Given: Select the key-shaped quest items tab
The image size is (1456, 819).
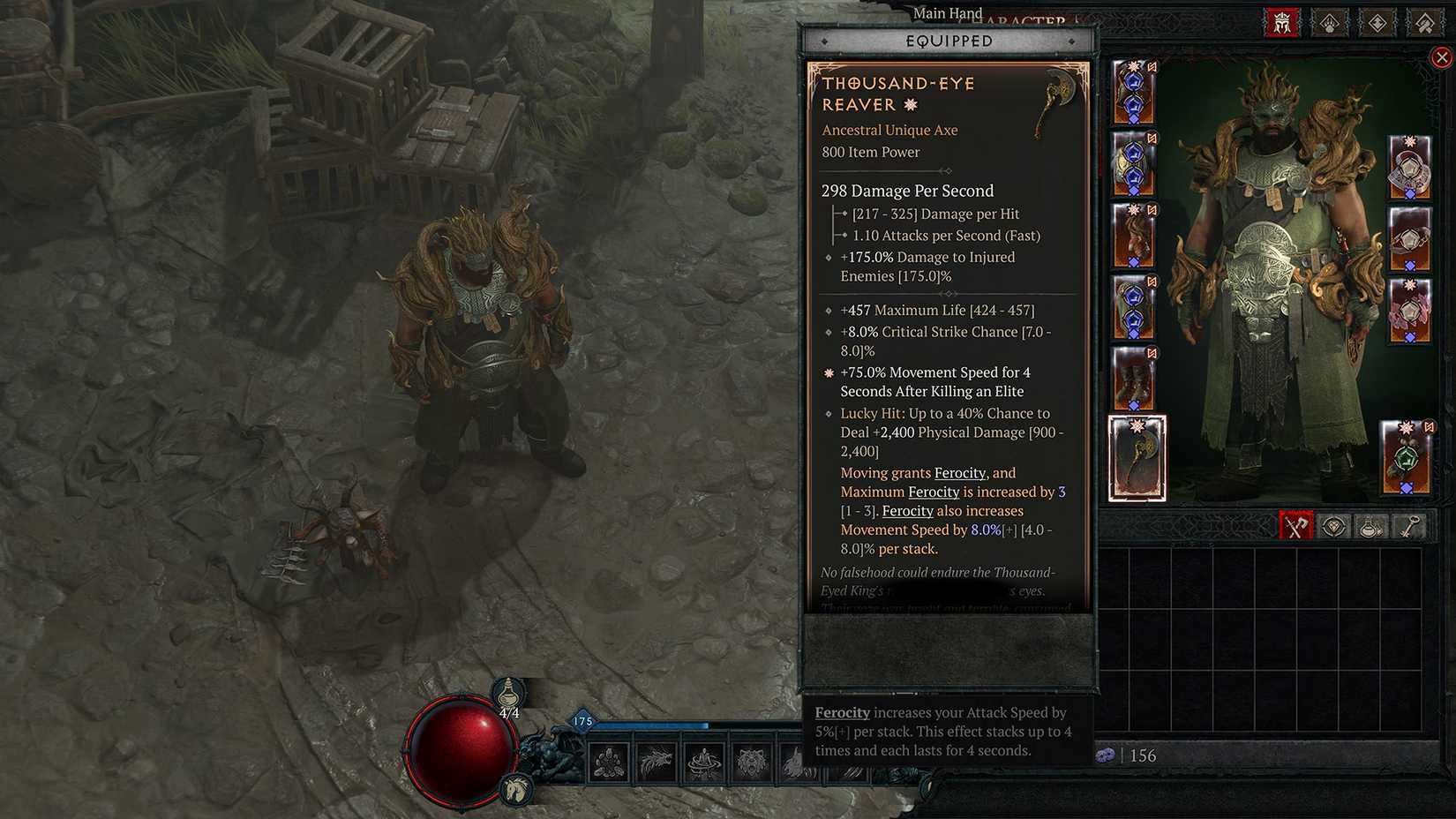Looking at the screenshot, I should pyautogui.click(x=1407, y=526).
